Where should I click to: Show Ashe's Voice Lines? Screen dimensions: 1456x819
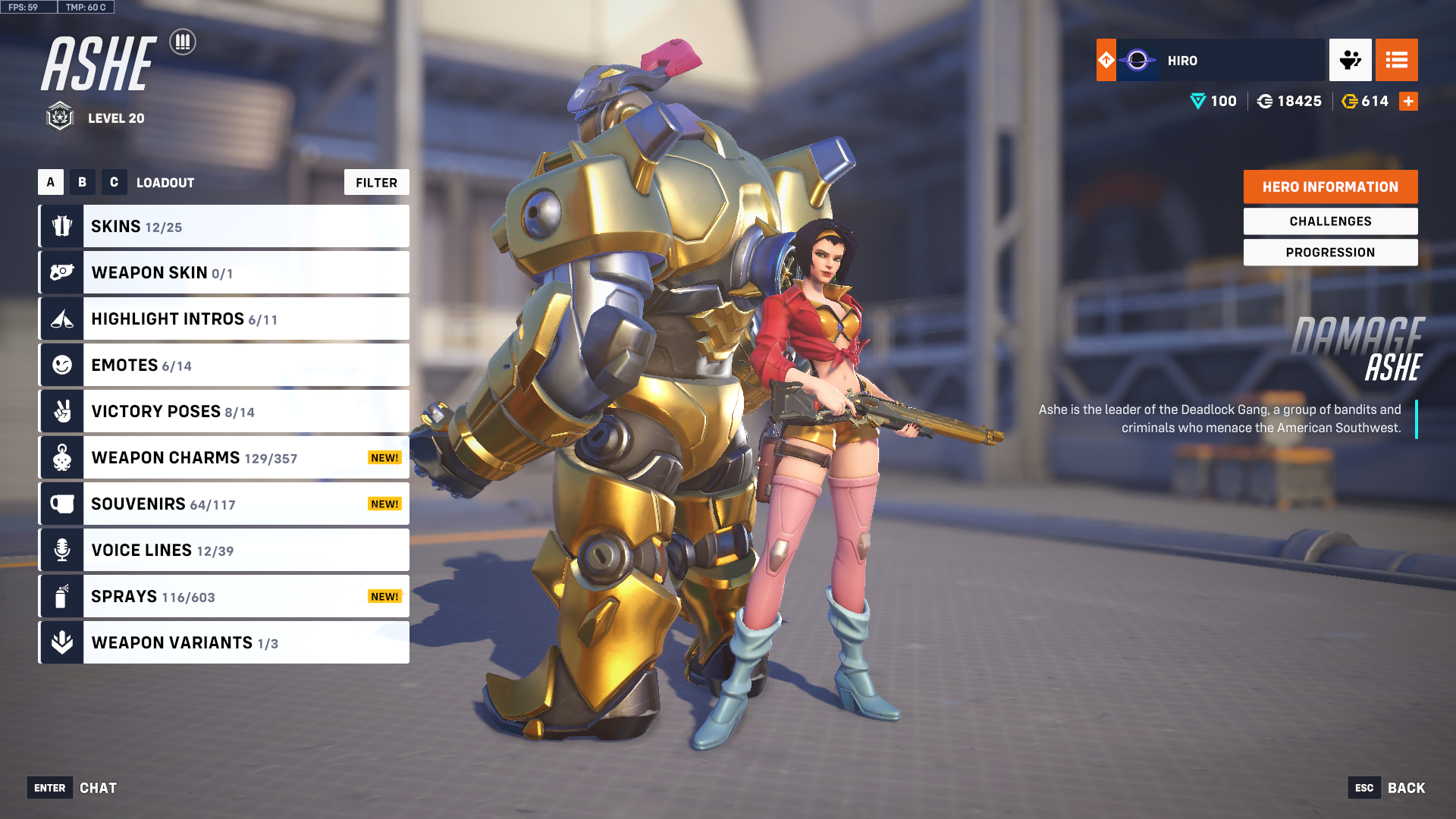click(x=224, y=551)
